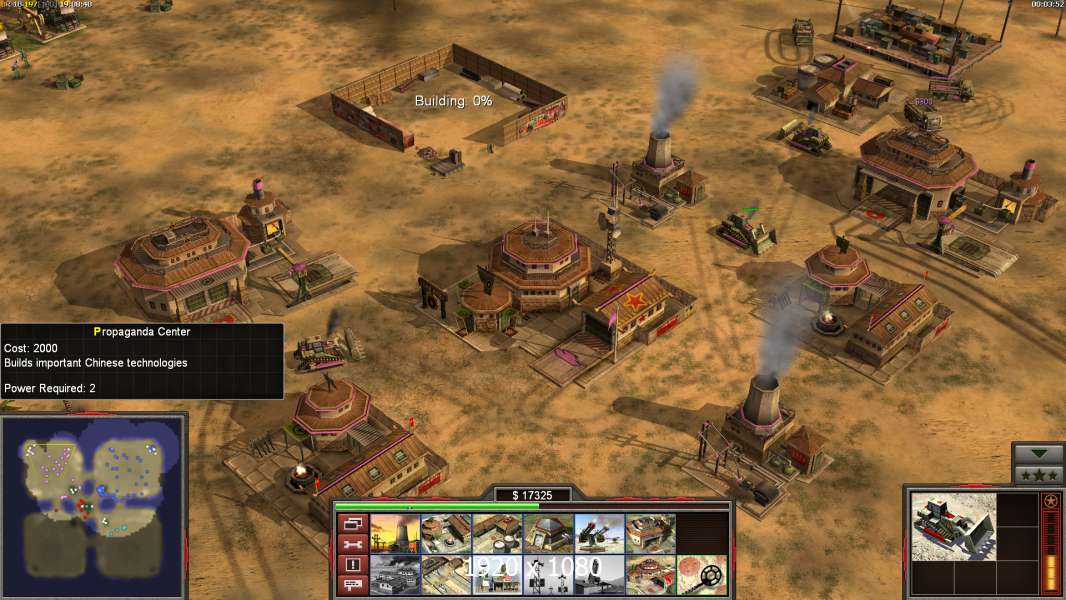Pick the War Factory build icon
Viewport: 1066px width, 600px height.
point(650,533)
